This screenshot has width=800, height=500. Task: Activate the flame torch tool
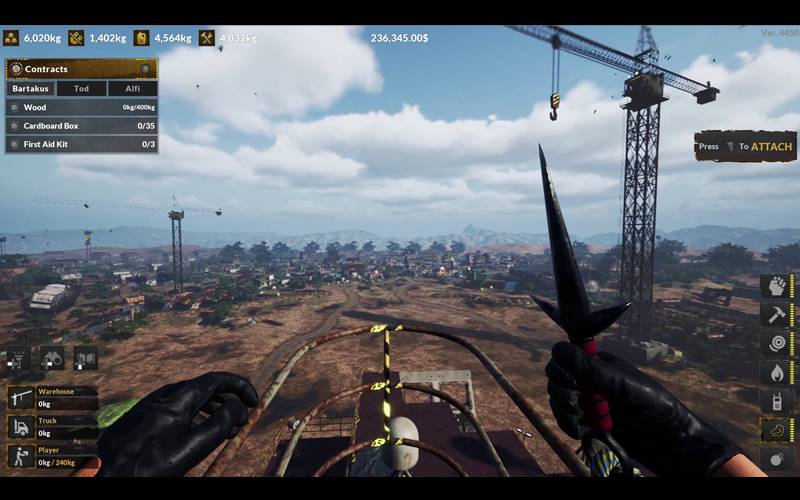pos(777,372)
